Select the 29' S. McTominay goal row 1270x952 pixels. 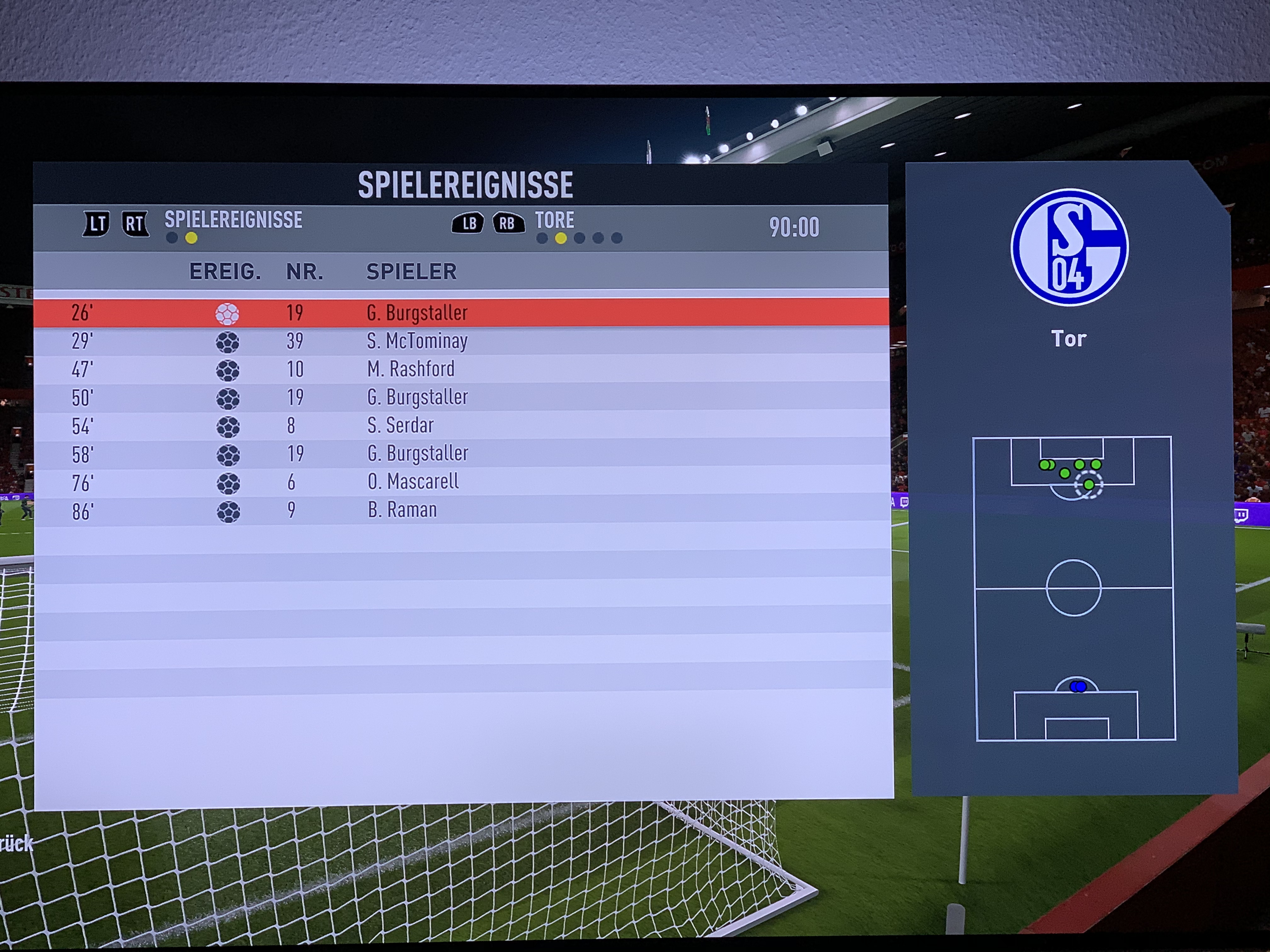417,341
